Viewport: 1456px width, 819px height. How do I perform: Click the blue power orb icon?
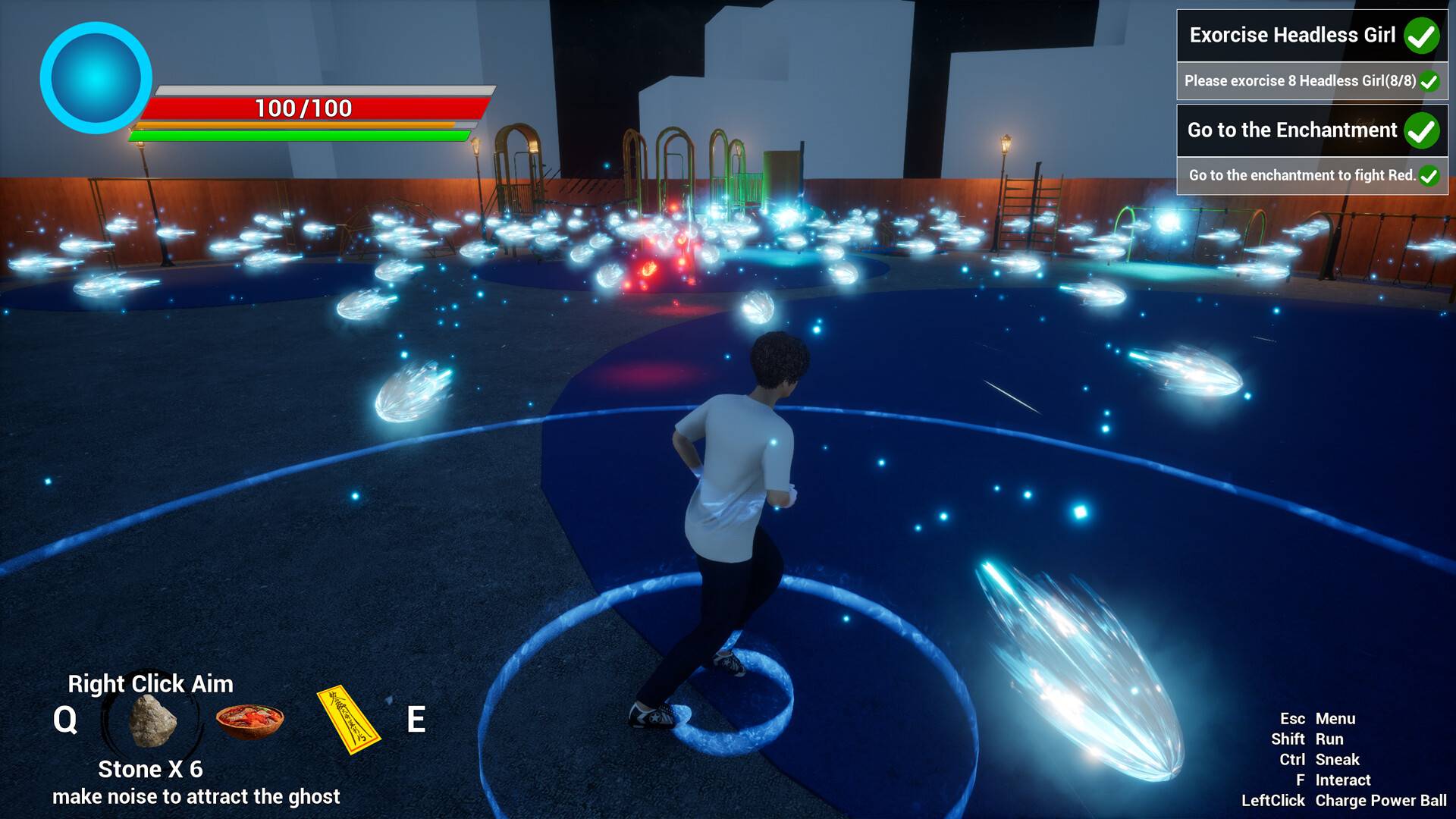[x=96, y=78]
